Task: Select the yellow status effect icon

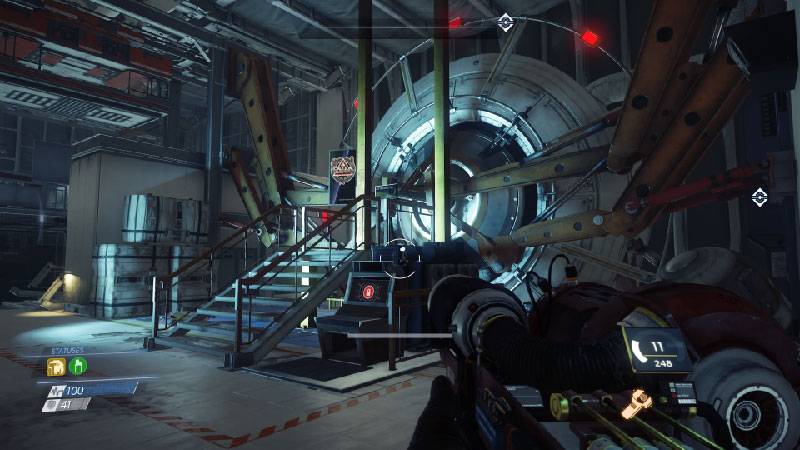Action: tap(55, 367)
